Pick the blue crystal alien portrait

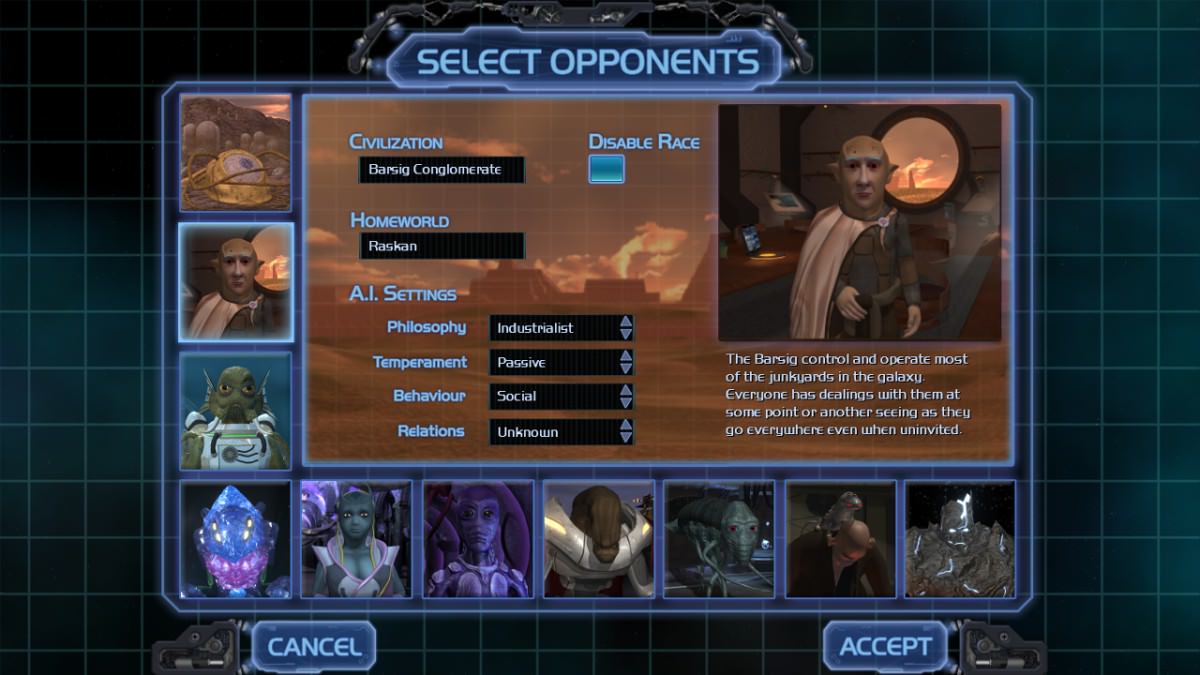(236, 539)
